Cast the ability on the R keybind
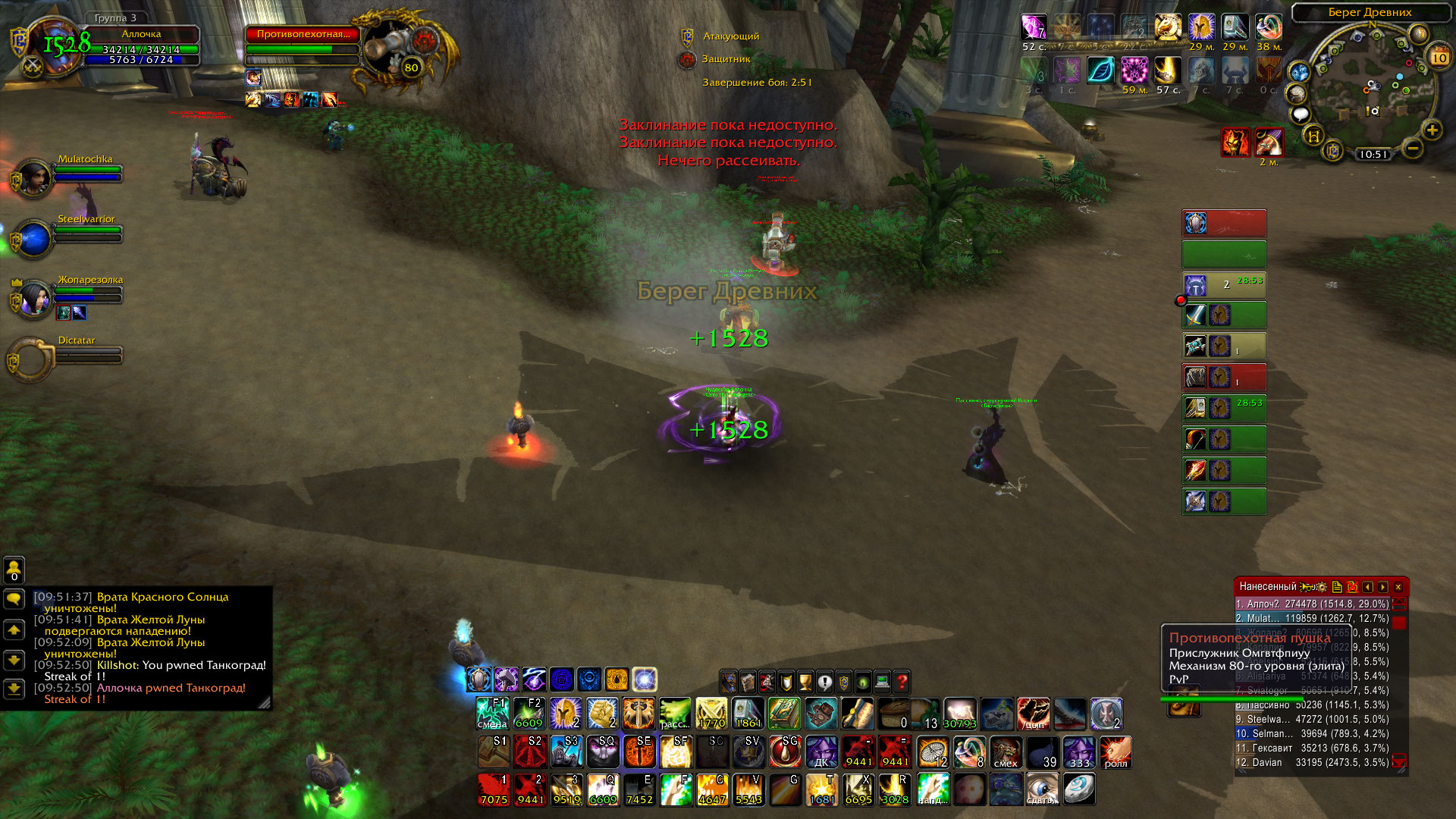 coord(895,790)
